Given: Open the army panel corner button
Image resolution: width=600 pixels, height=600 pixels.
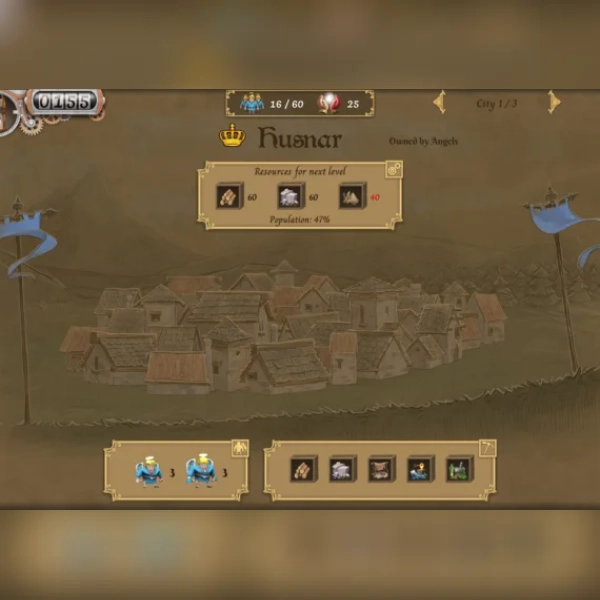Looking at the screenshot, I should 239,448.
